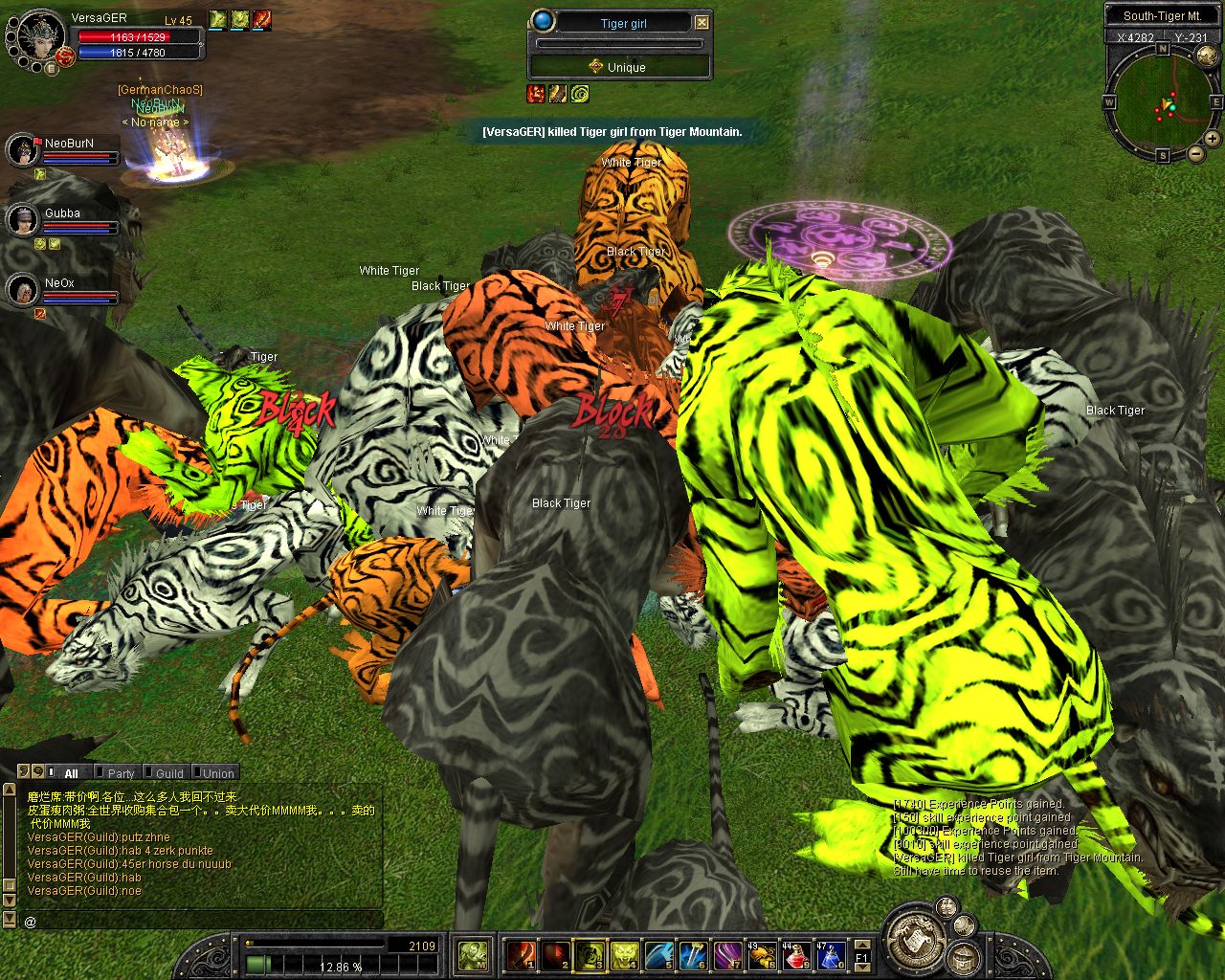
Task: Use the blue mana potion in slot 0
Action: pos(830,955)
